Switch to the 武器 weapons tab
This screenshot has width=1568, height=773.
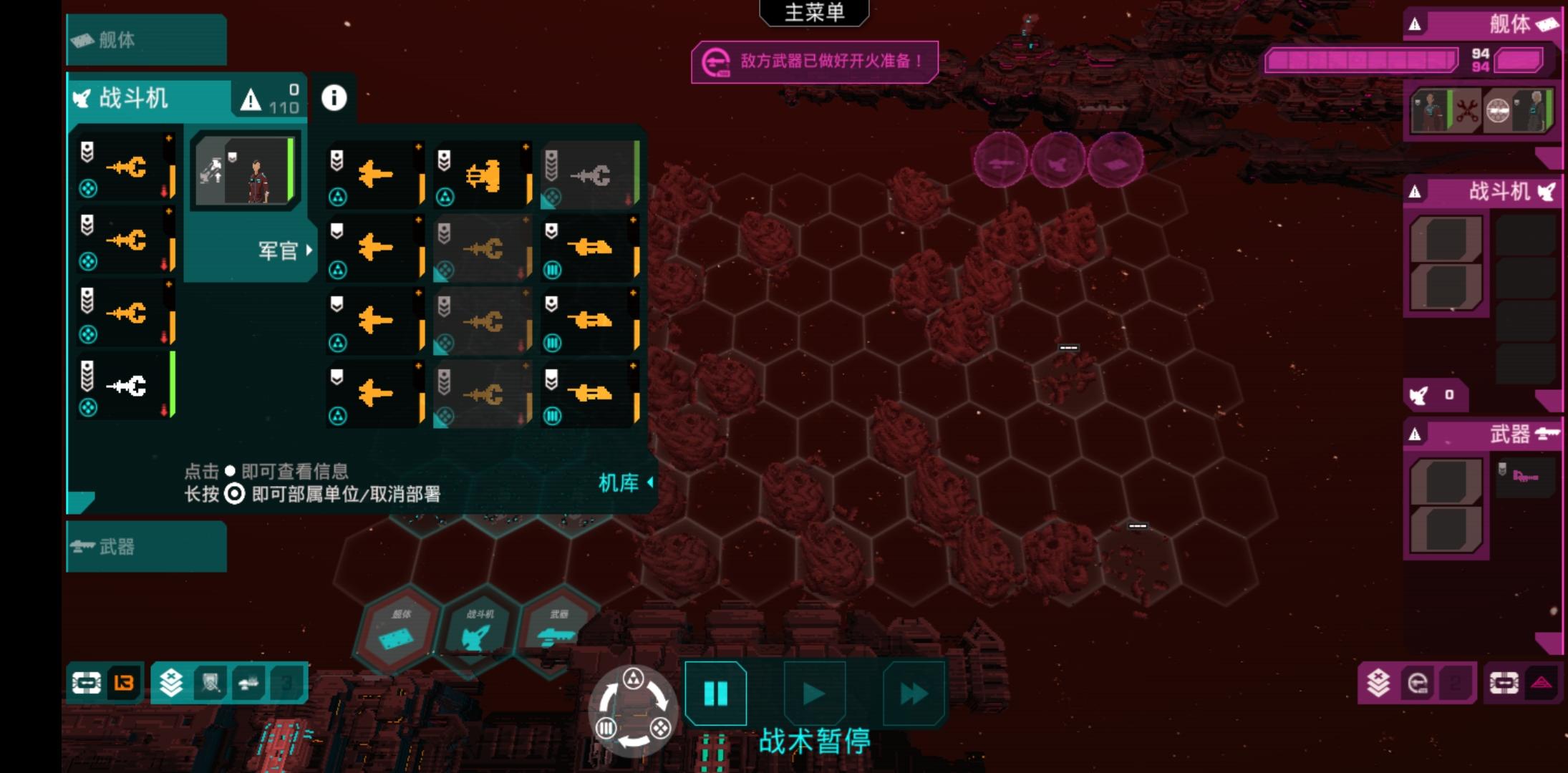coord(146,547)
